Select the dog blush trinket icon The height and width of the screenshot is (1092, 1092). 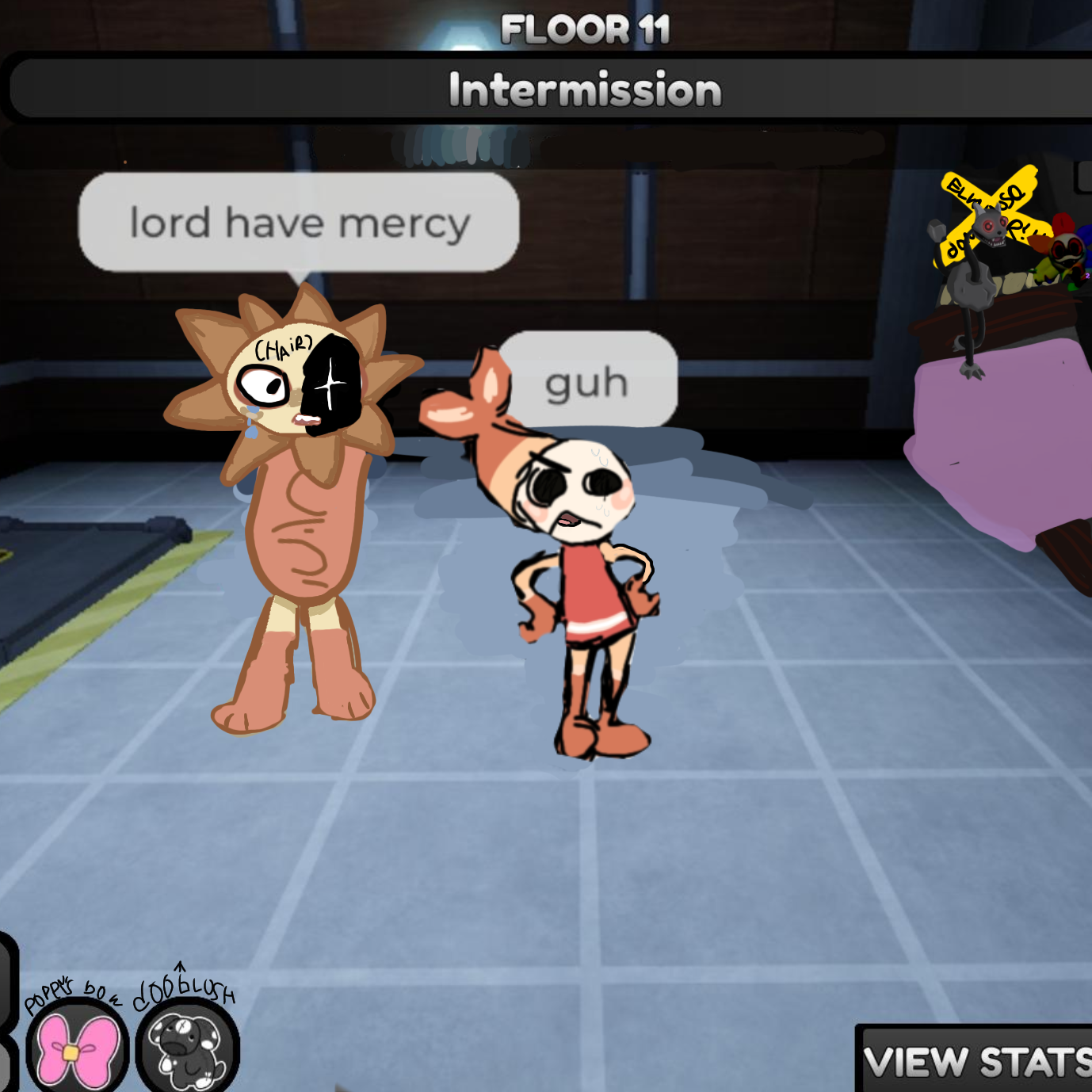pyautogui.click(x=188, y=1050)
